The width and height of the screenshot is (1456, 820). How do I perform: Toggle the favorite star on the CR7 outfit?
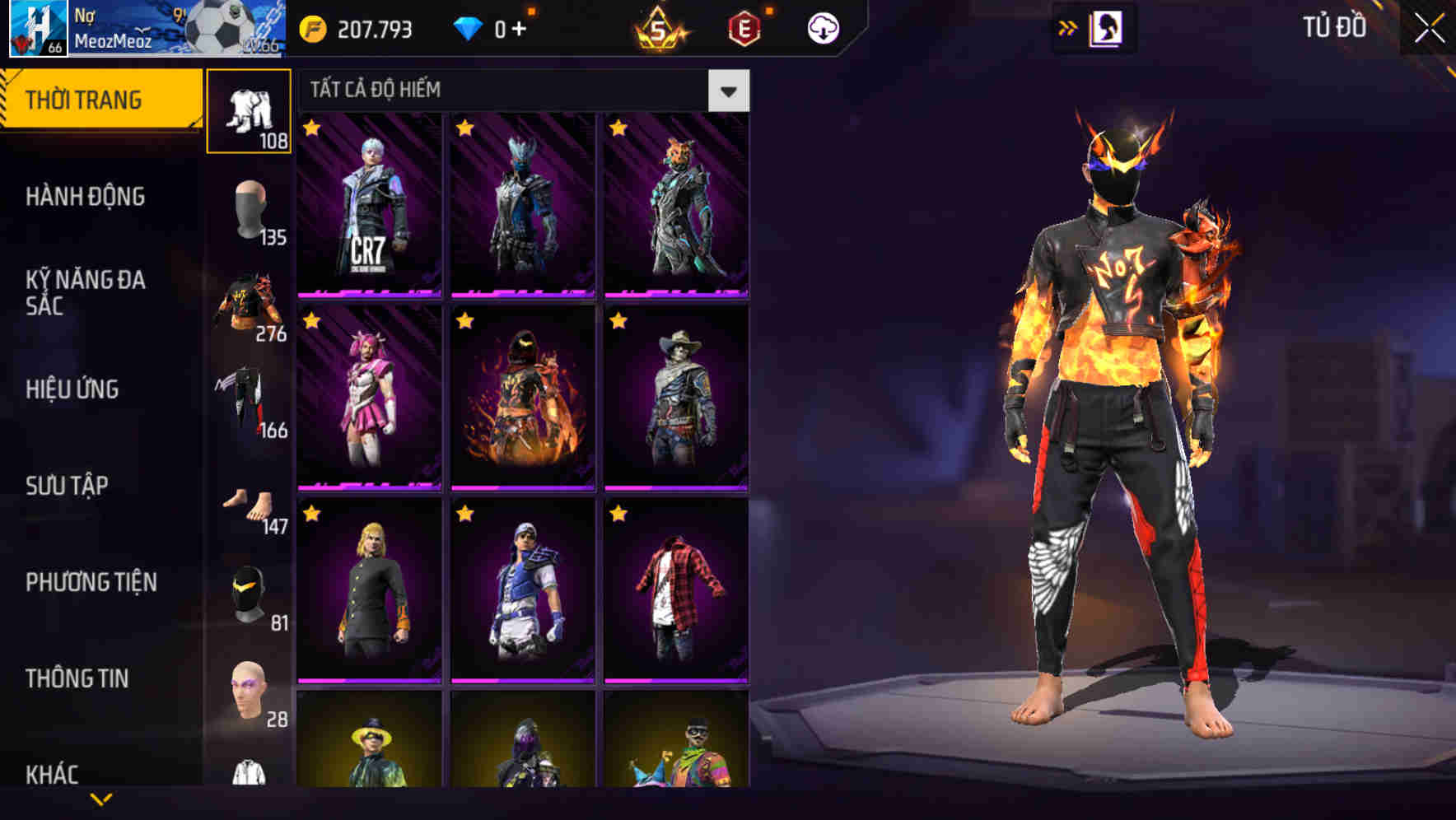[x=311, y=129]
